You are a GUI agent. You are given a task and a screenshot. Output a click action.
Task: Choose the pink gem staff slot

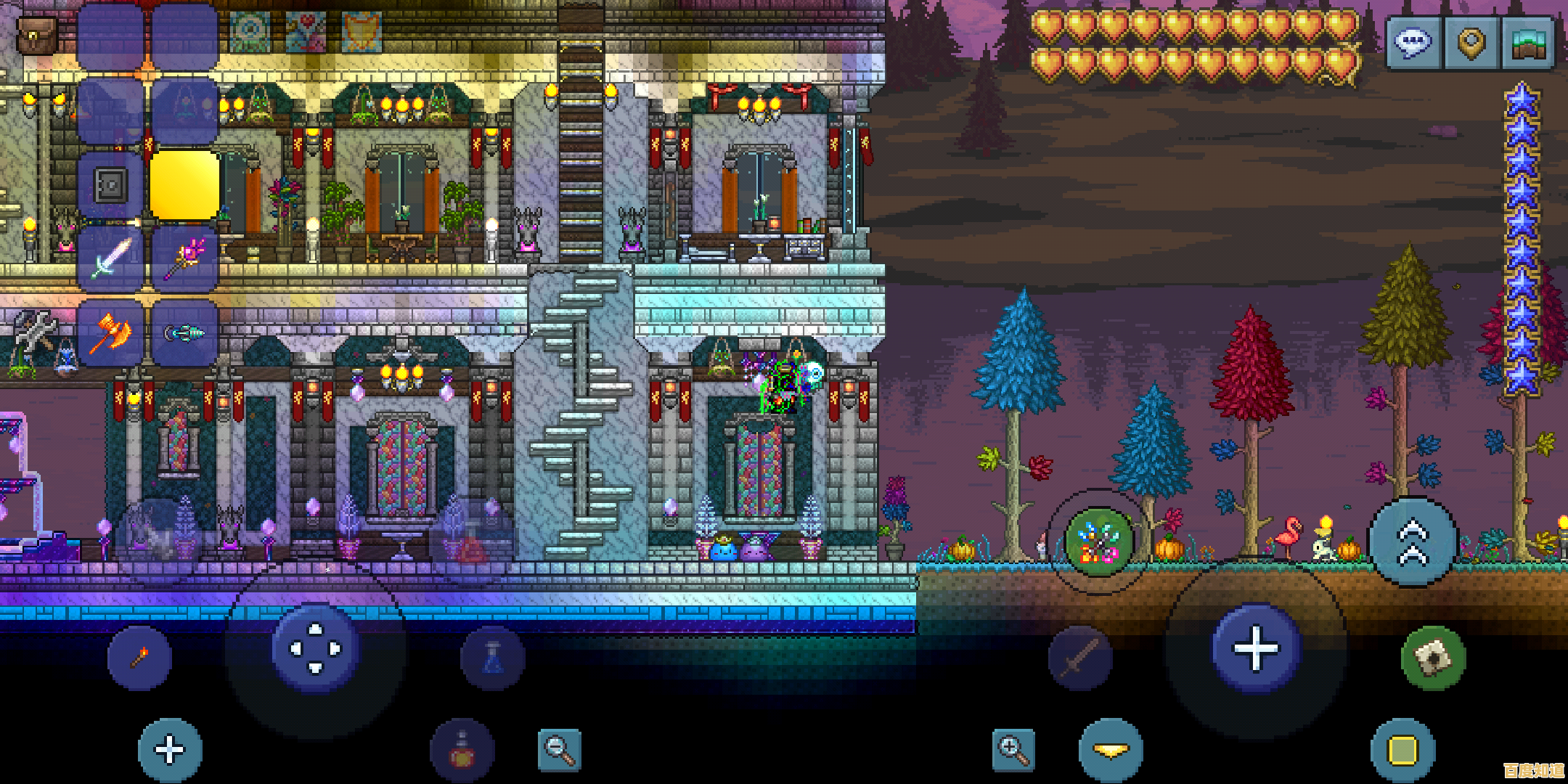185,259
